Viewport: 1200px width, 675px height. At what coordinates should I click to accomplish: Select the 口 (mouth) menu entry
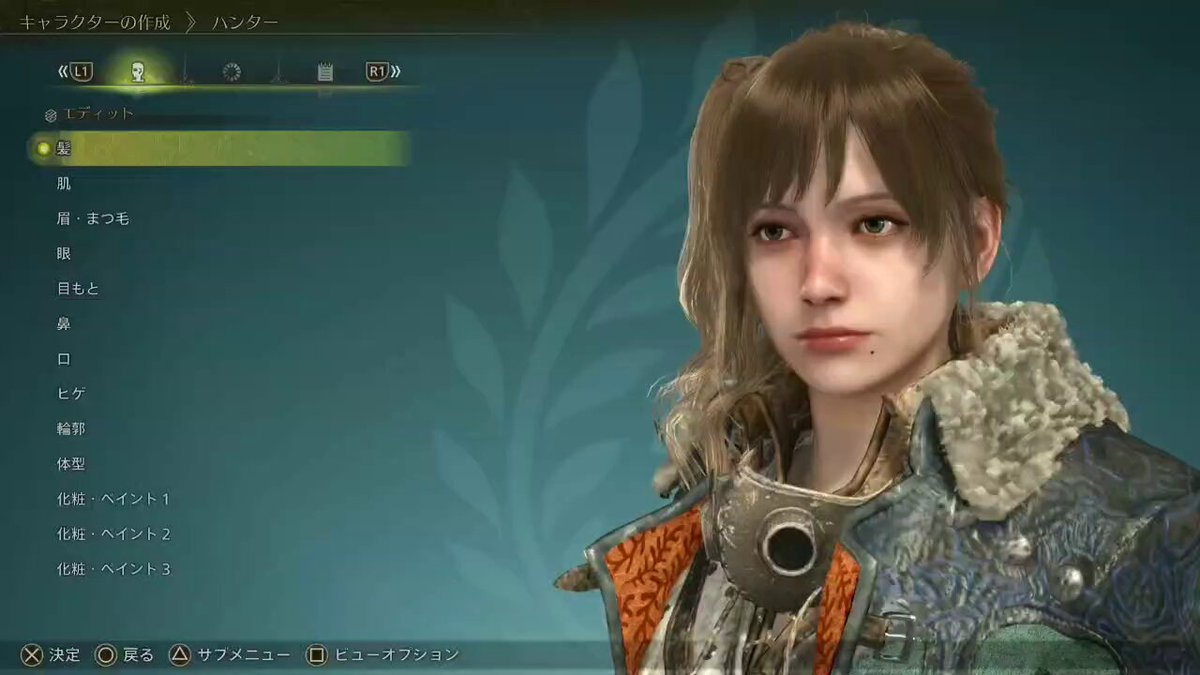[64, 359]
